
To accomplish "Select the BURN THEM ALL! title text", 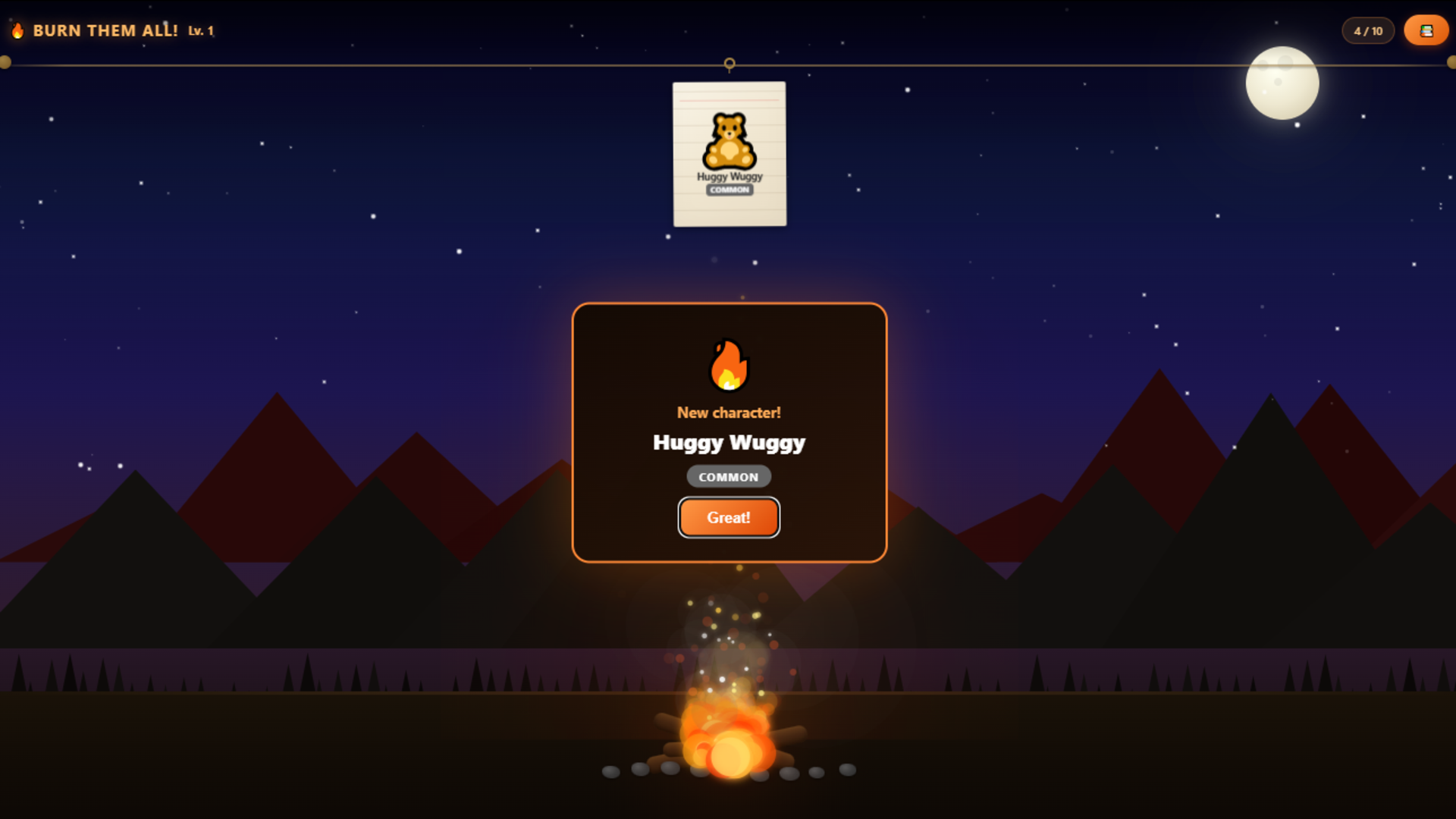I will coord(105,31).
